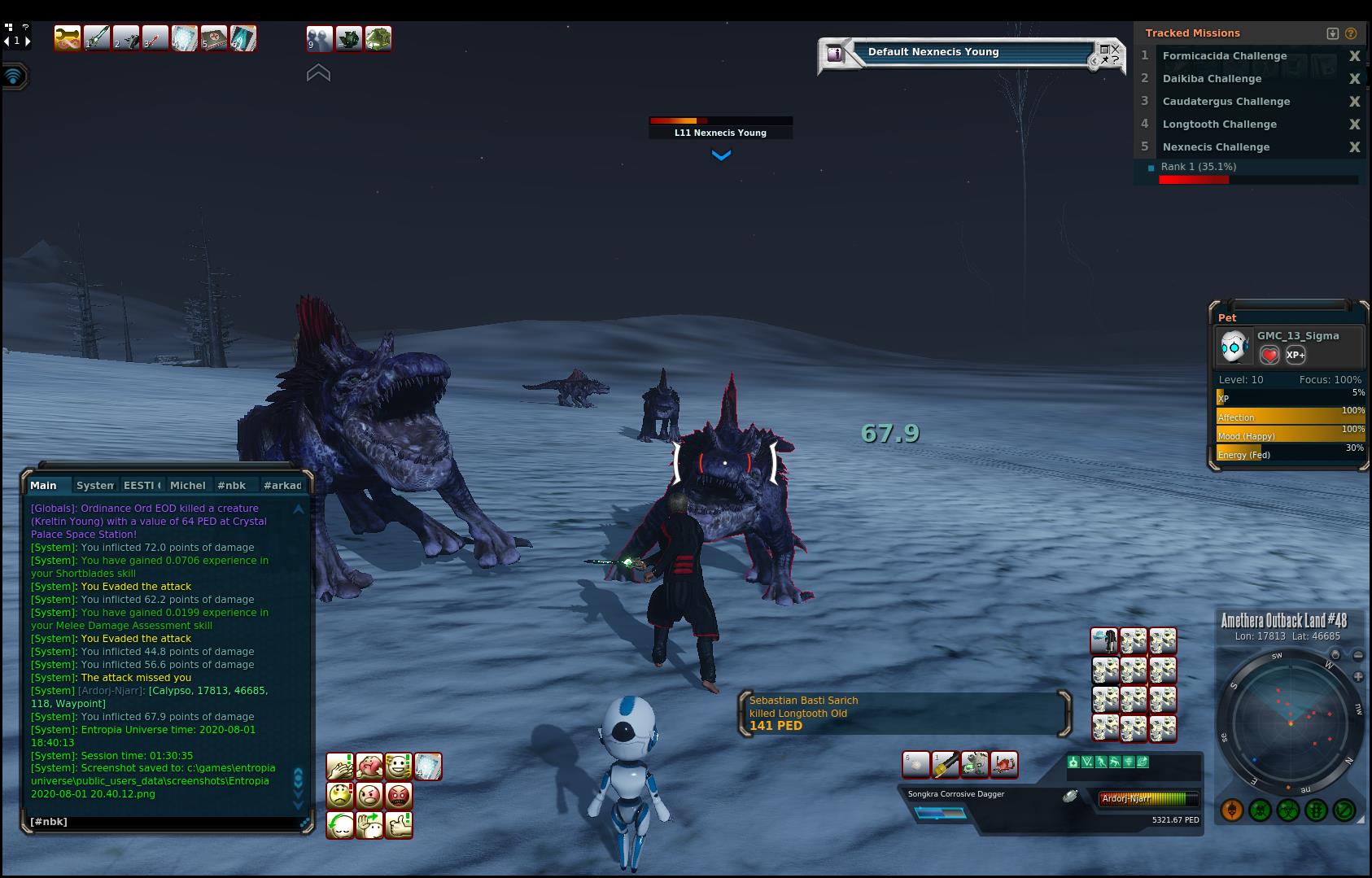Screen dimensions: 1372x878
Task: Select the wrench repair tool hotbar slot
Action: 68,38
